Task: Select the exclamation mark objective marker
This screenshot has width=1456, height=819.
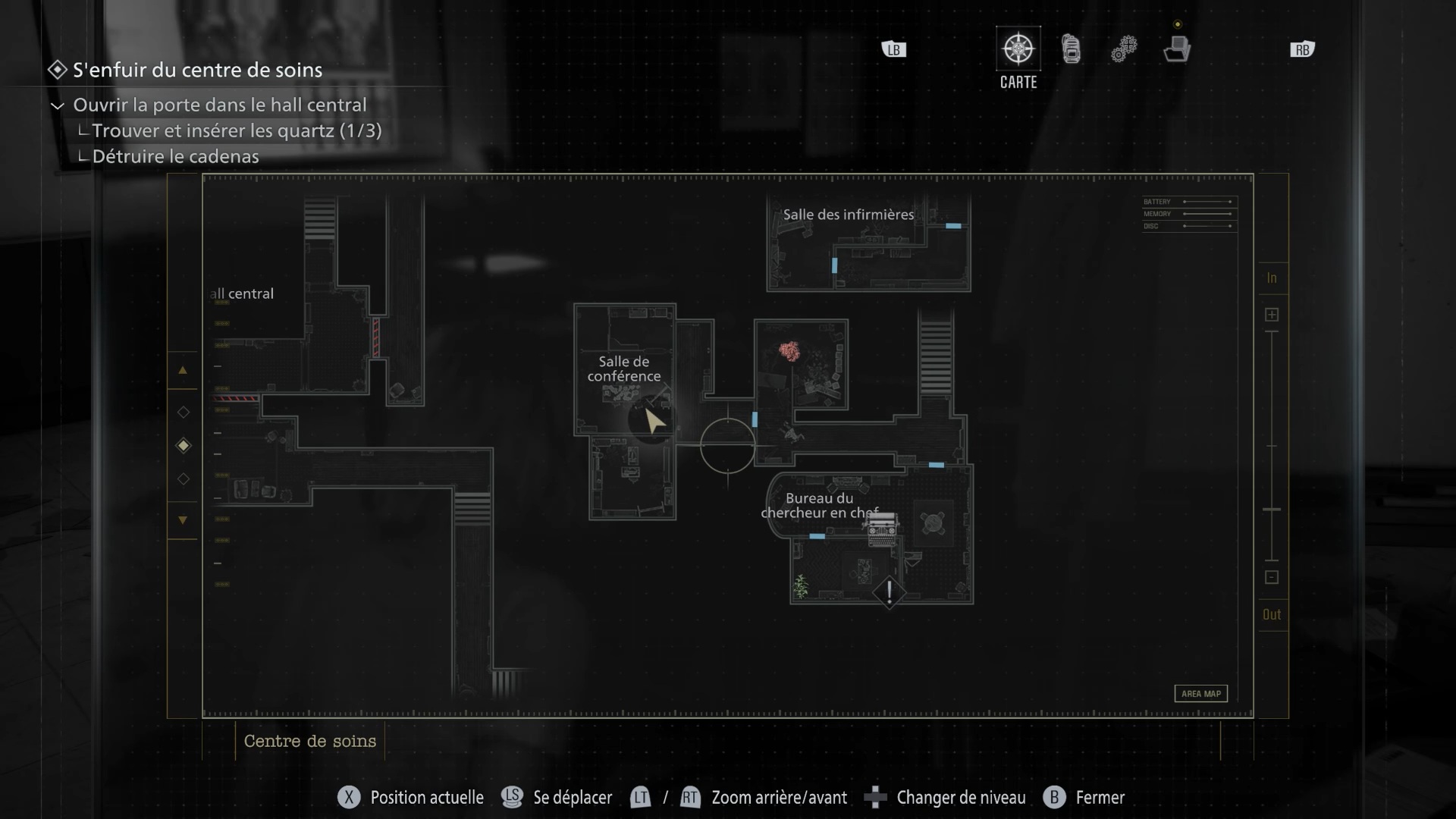Action: pyautogui.click(x=889, y=591)
